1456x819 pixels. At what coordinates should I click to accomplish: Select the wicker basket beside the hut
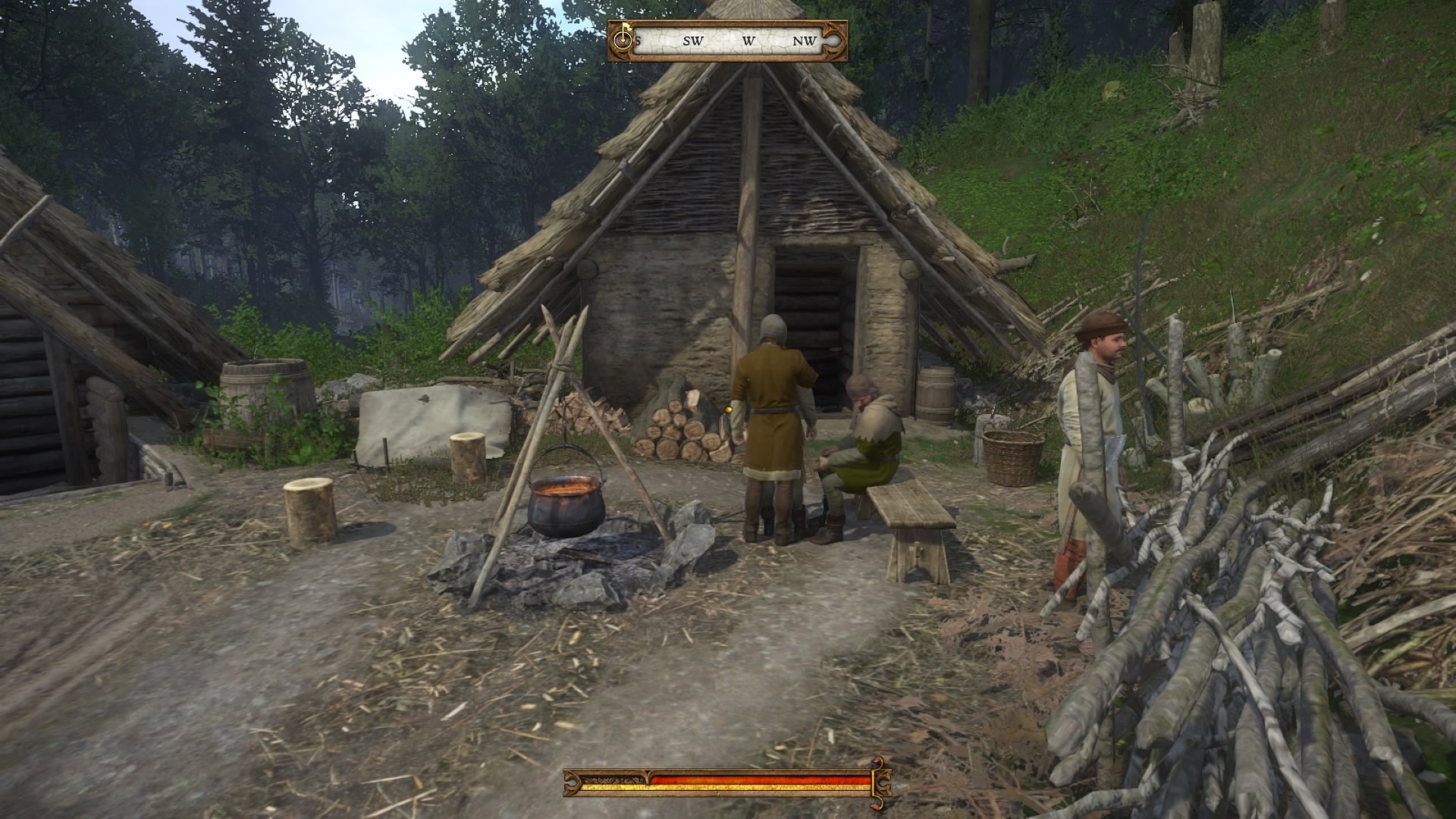(1012, 455)
